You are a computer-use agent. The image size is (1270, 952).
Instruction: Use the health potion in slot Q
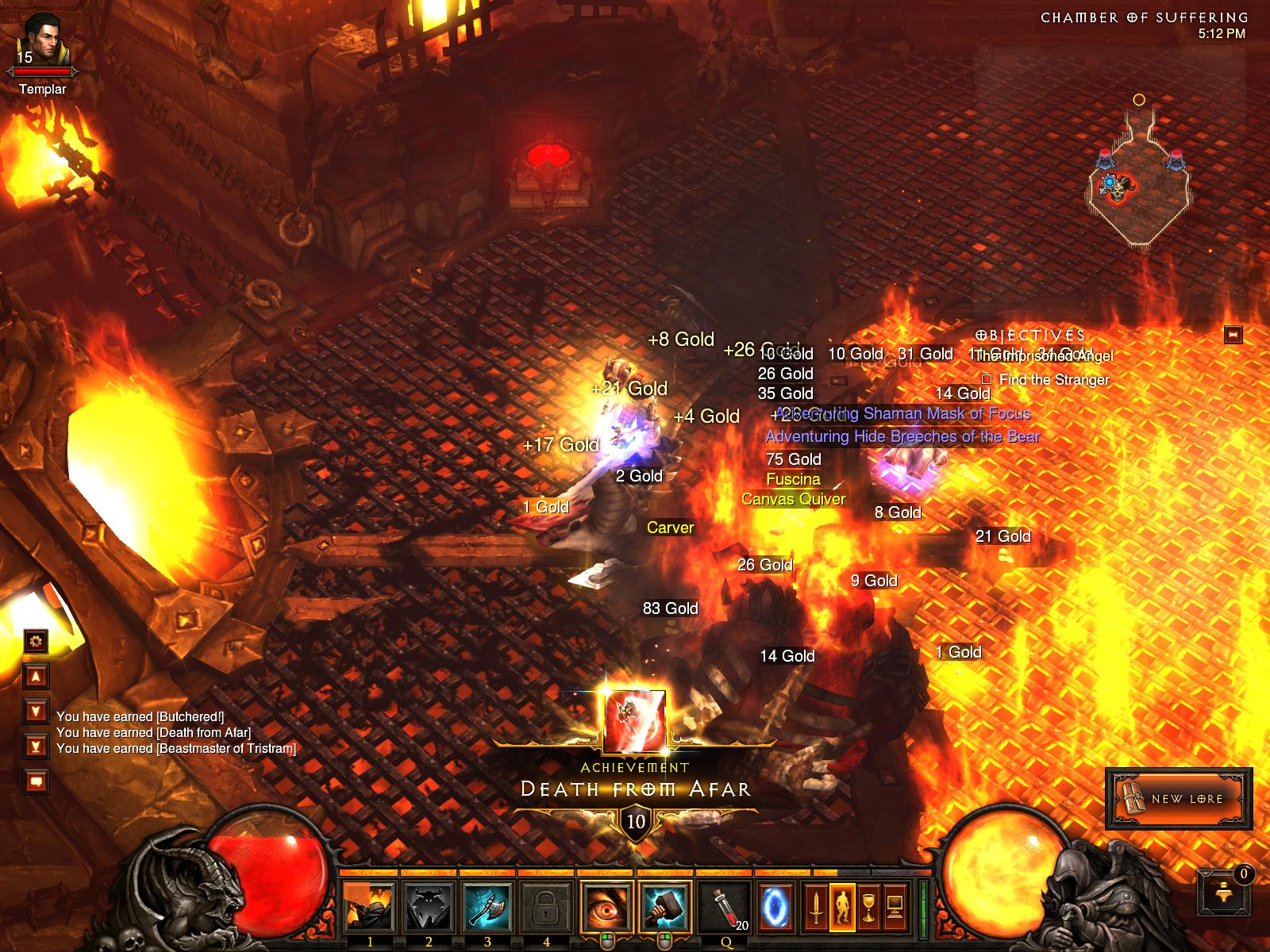coord(724,906)
